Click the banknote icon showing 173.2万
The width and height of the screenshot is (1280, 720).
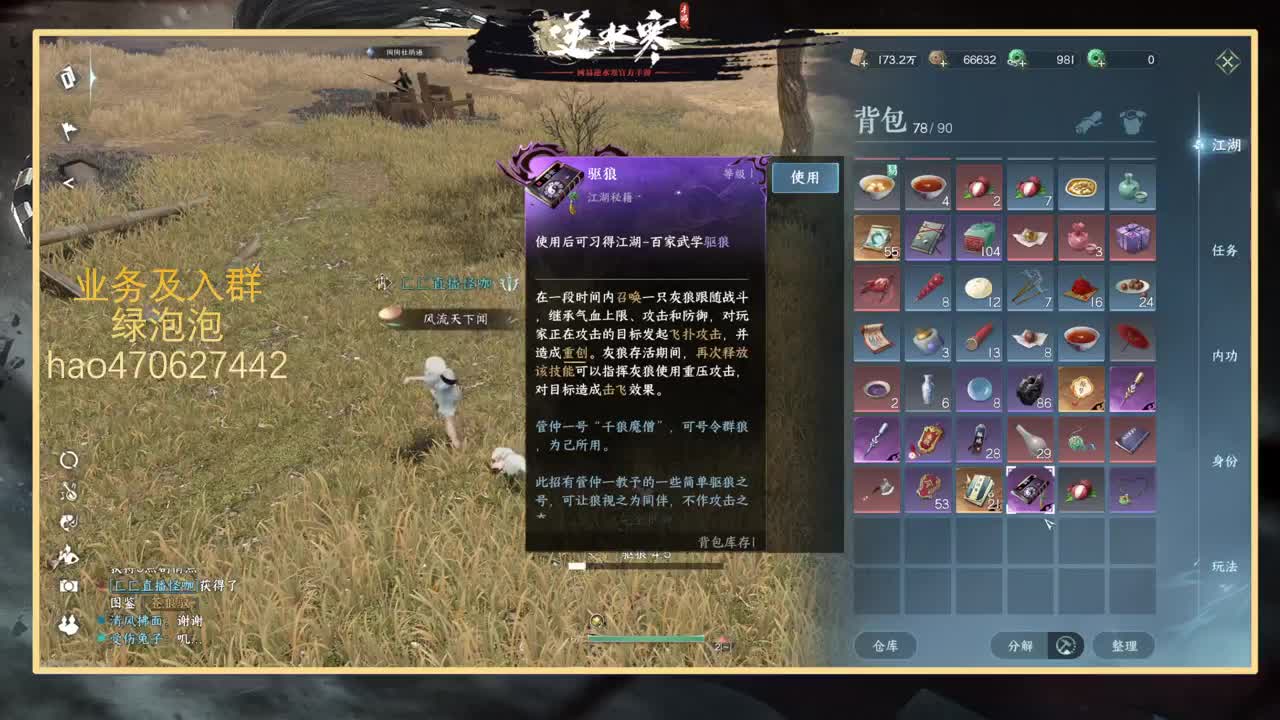pos(856,59)
